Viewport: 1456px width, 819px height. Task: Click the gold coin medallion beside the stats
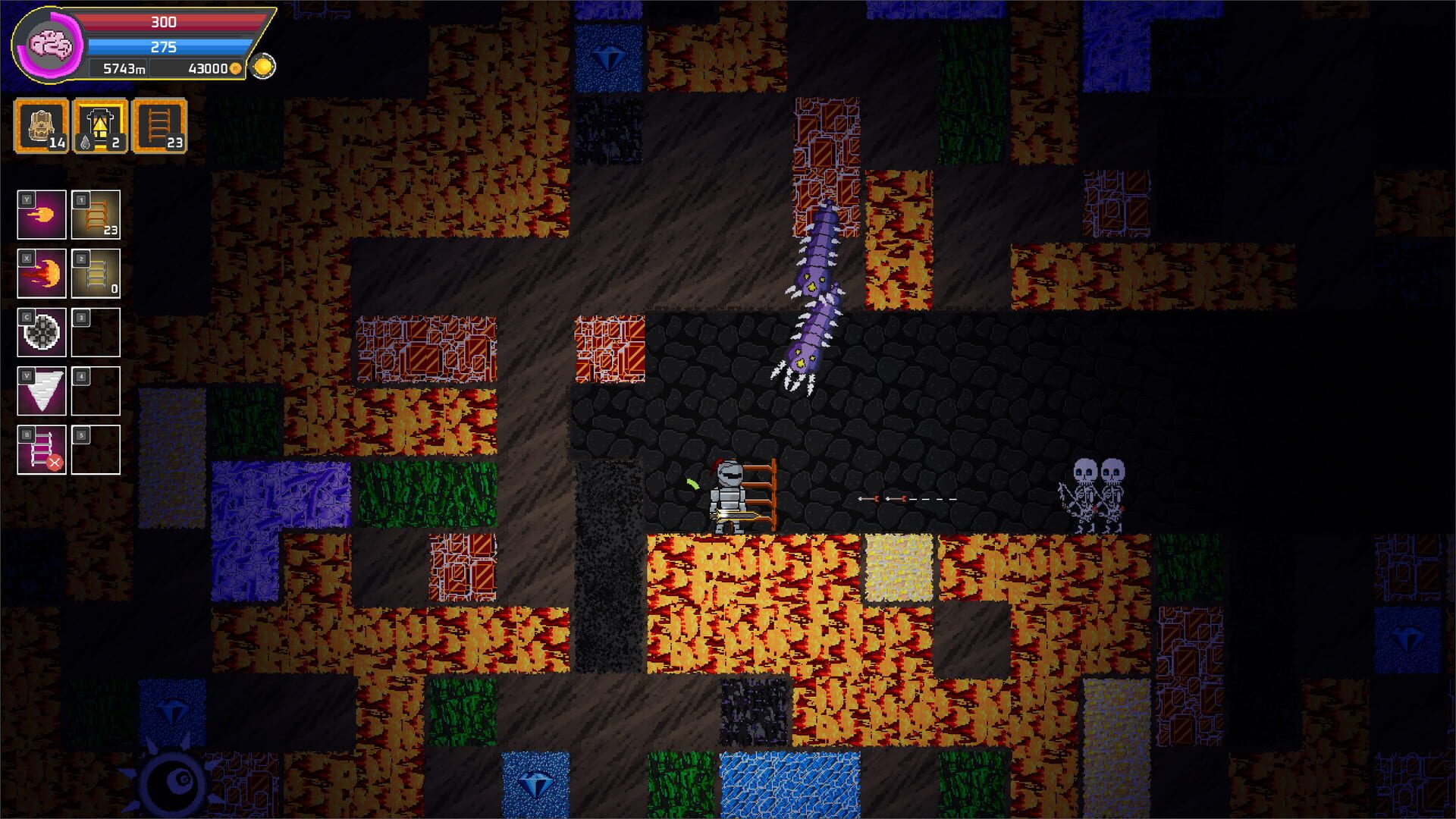pyautogui.click(x=264, y=64)
